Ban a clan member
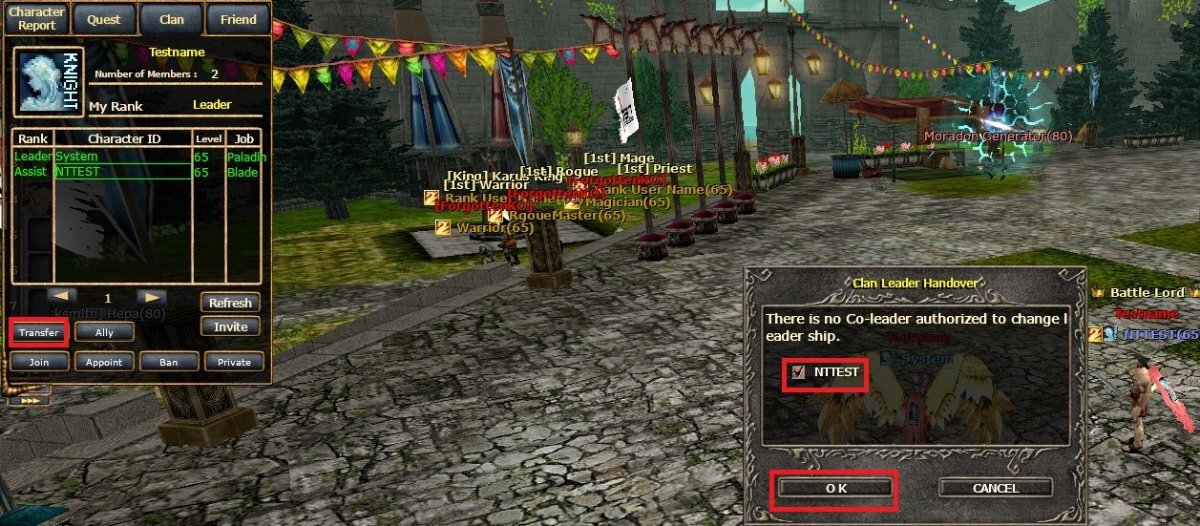 point(169,362)
